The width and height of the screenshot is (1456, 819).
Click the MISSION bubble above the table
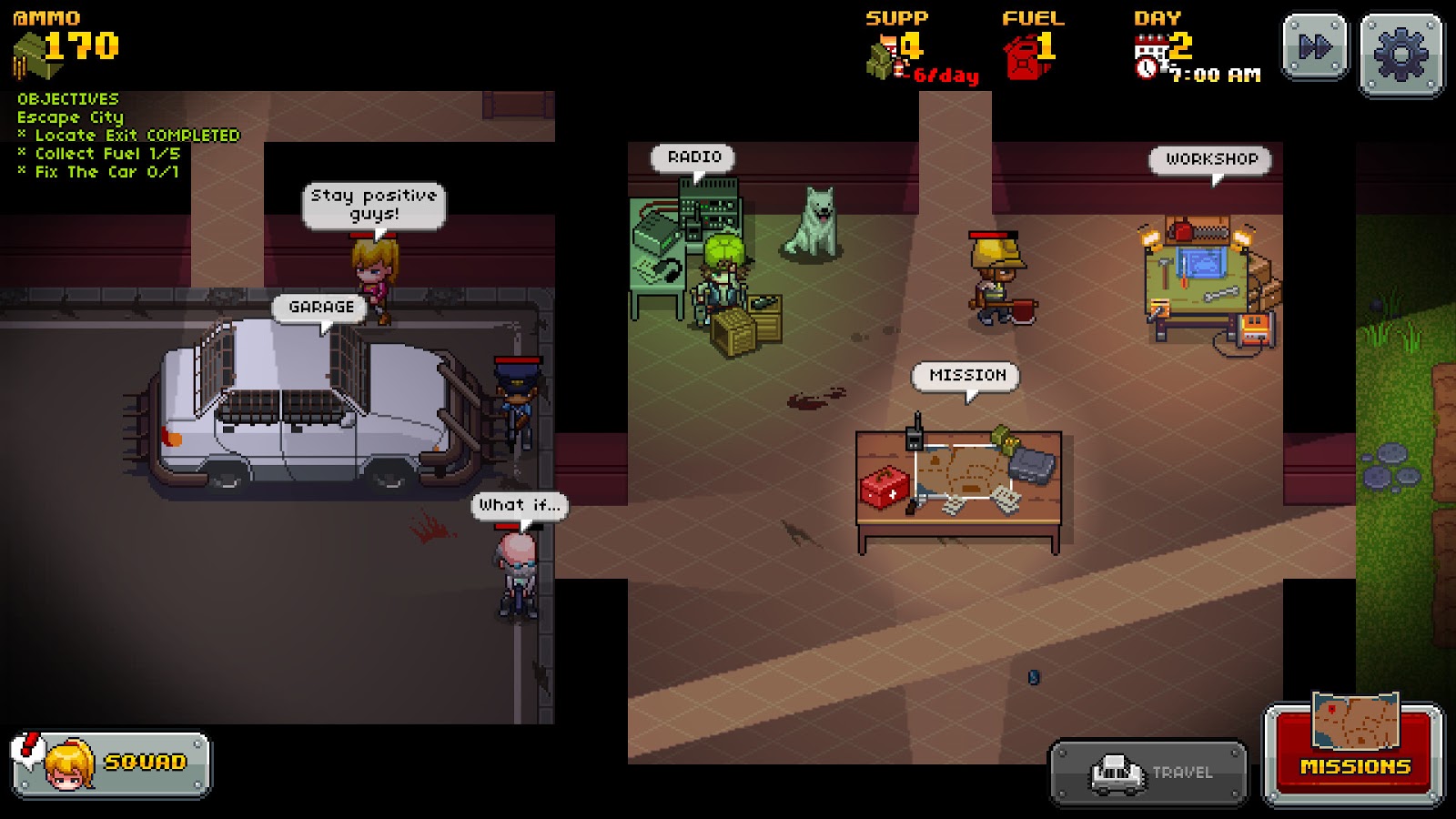tap(967, 373)
